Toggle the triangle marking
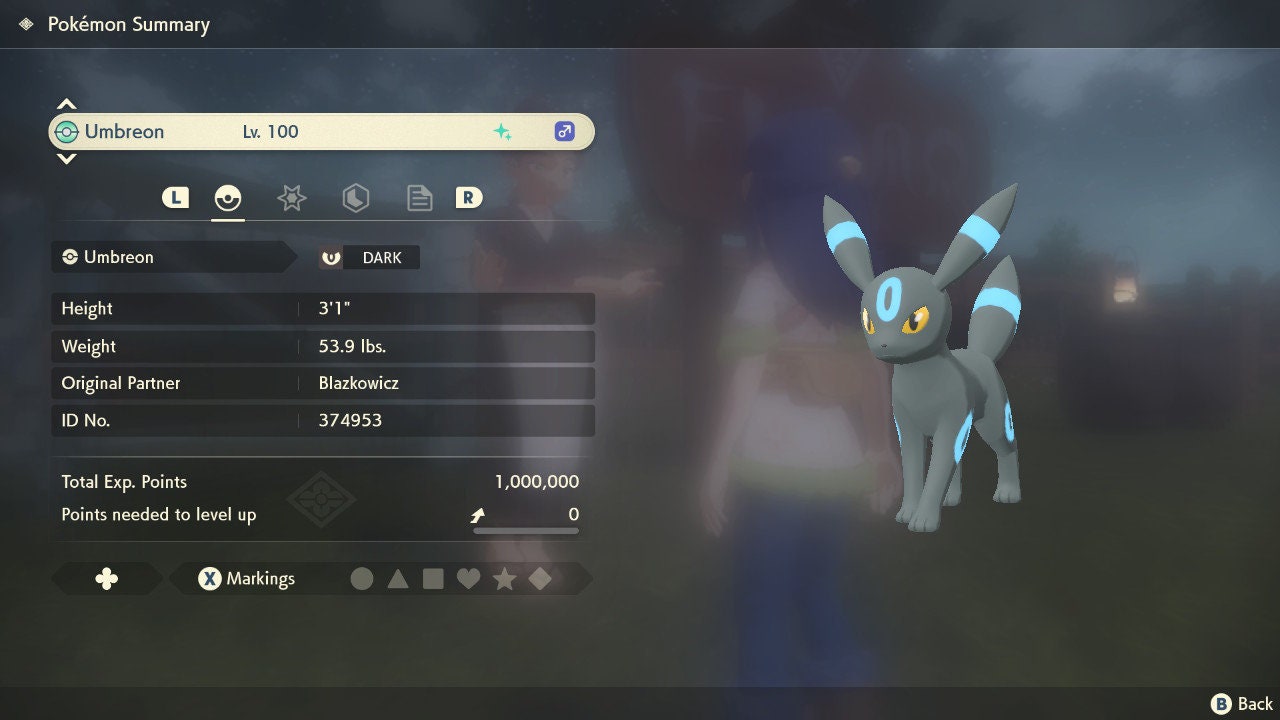The height and width of the screenshot is (720, 1280). (x=398, y=579)
